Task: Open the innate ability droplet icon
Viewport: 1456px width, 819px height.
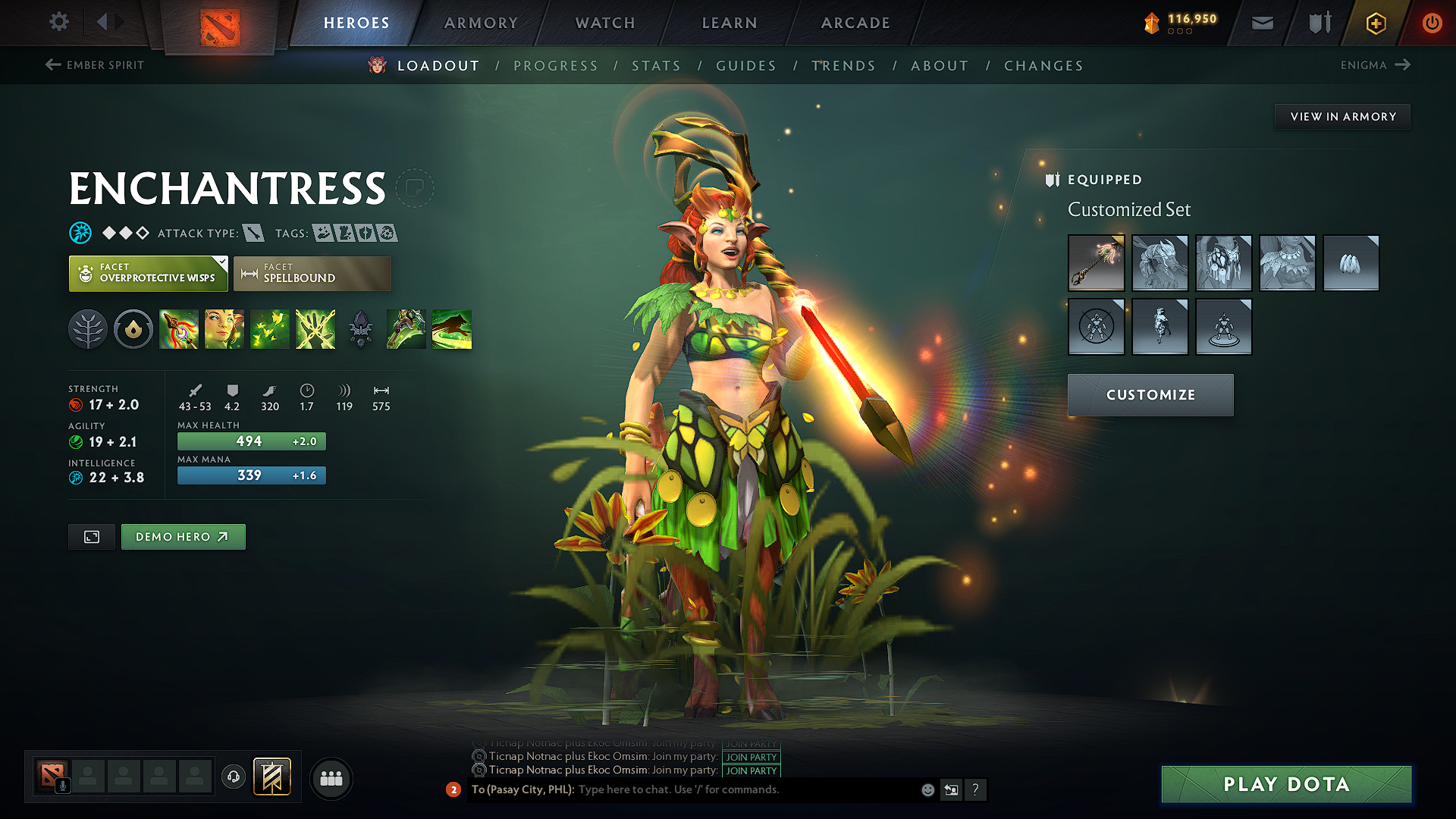Action: point(133,328)
